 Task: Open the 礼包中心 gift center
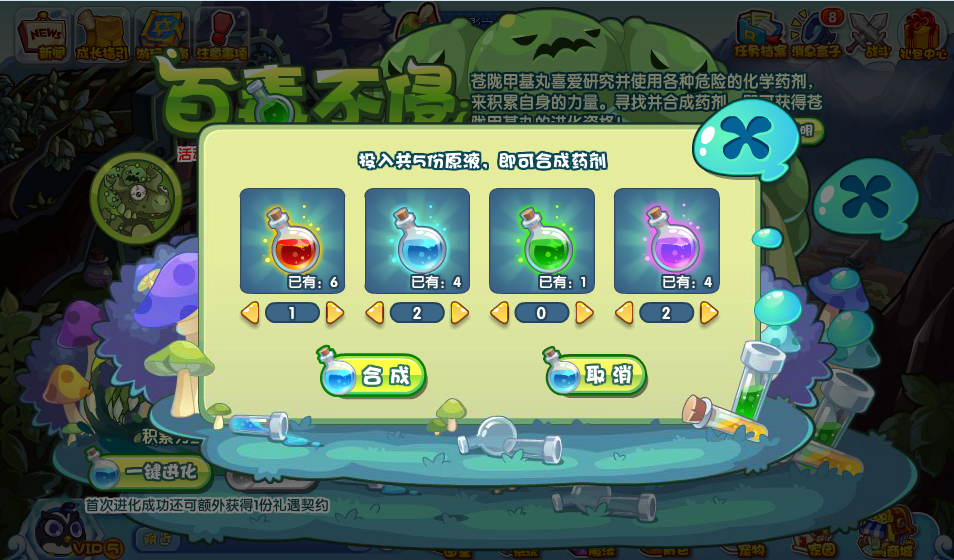[x=922, y=34]
